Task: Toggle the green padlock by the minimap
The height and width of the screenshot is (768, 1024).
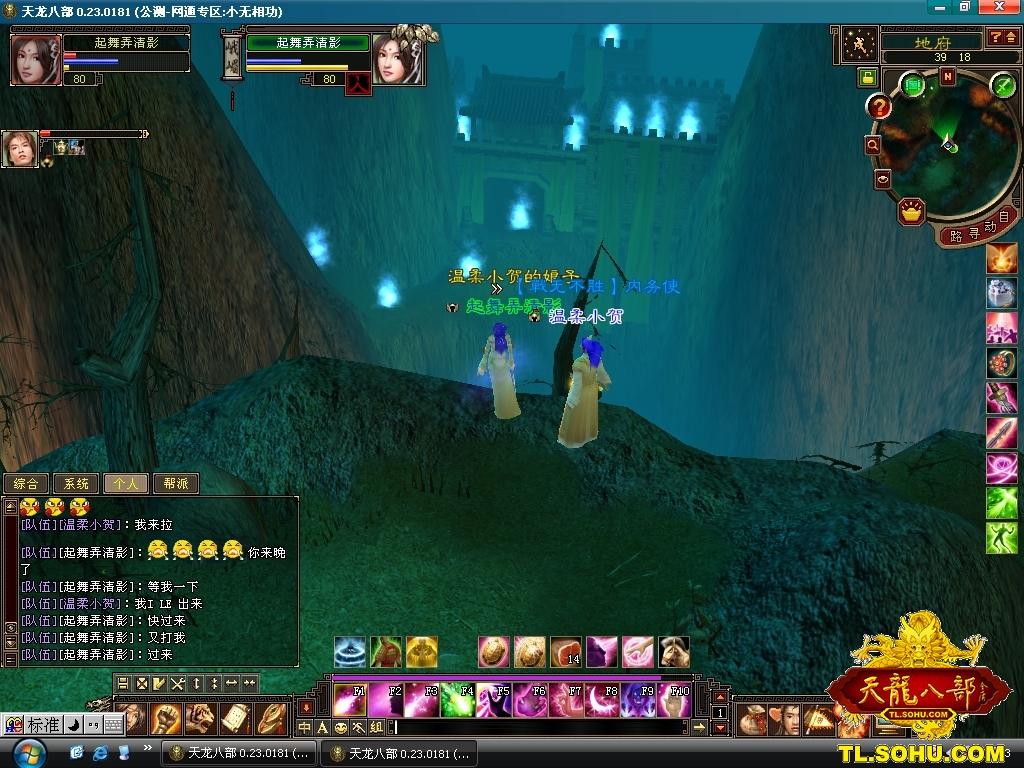Action: click(x=867, y=77)
